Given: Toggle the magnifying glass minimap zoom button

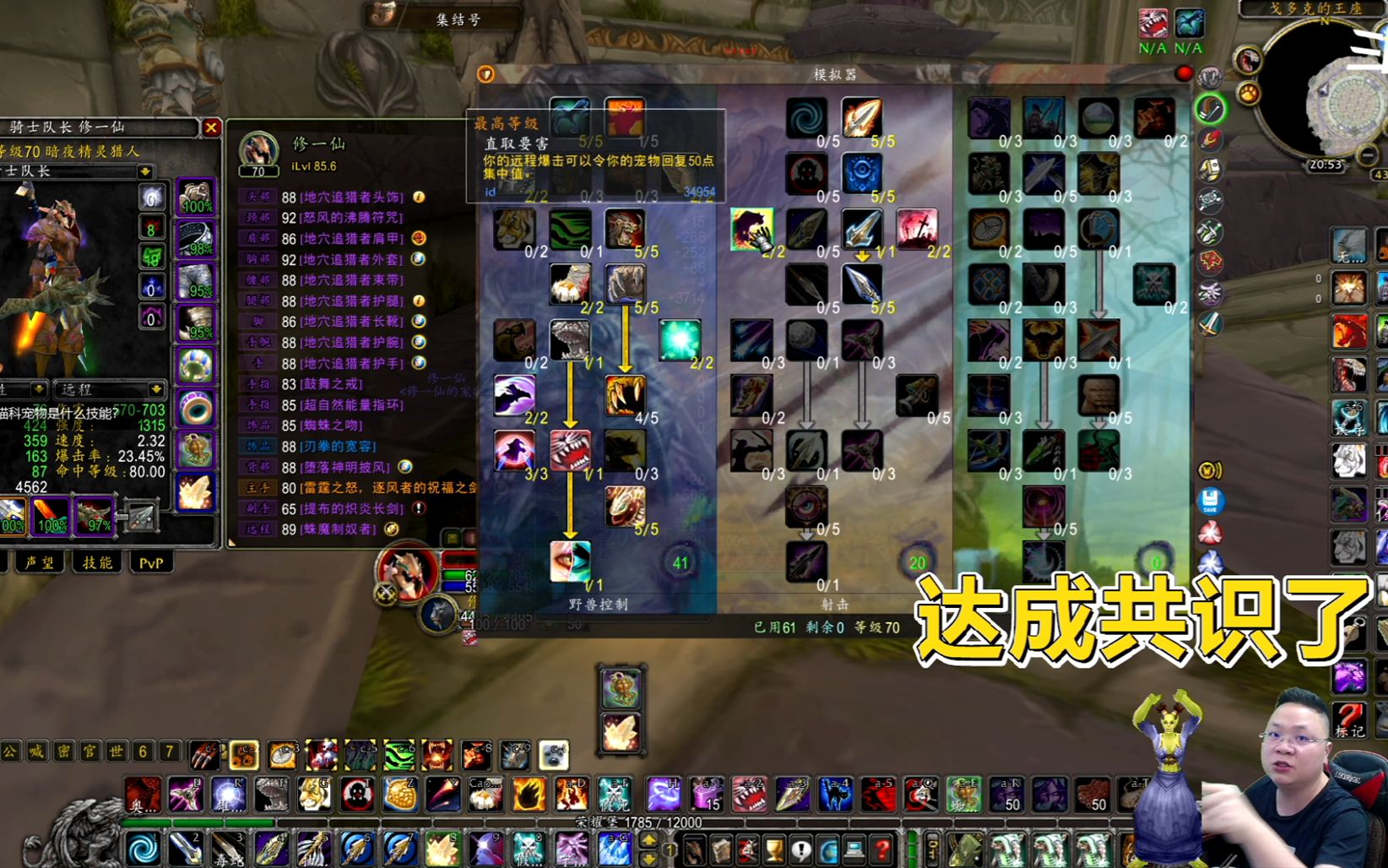Looking at the screenshot, I should (1369, 155).
